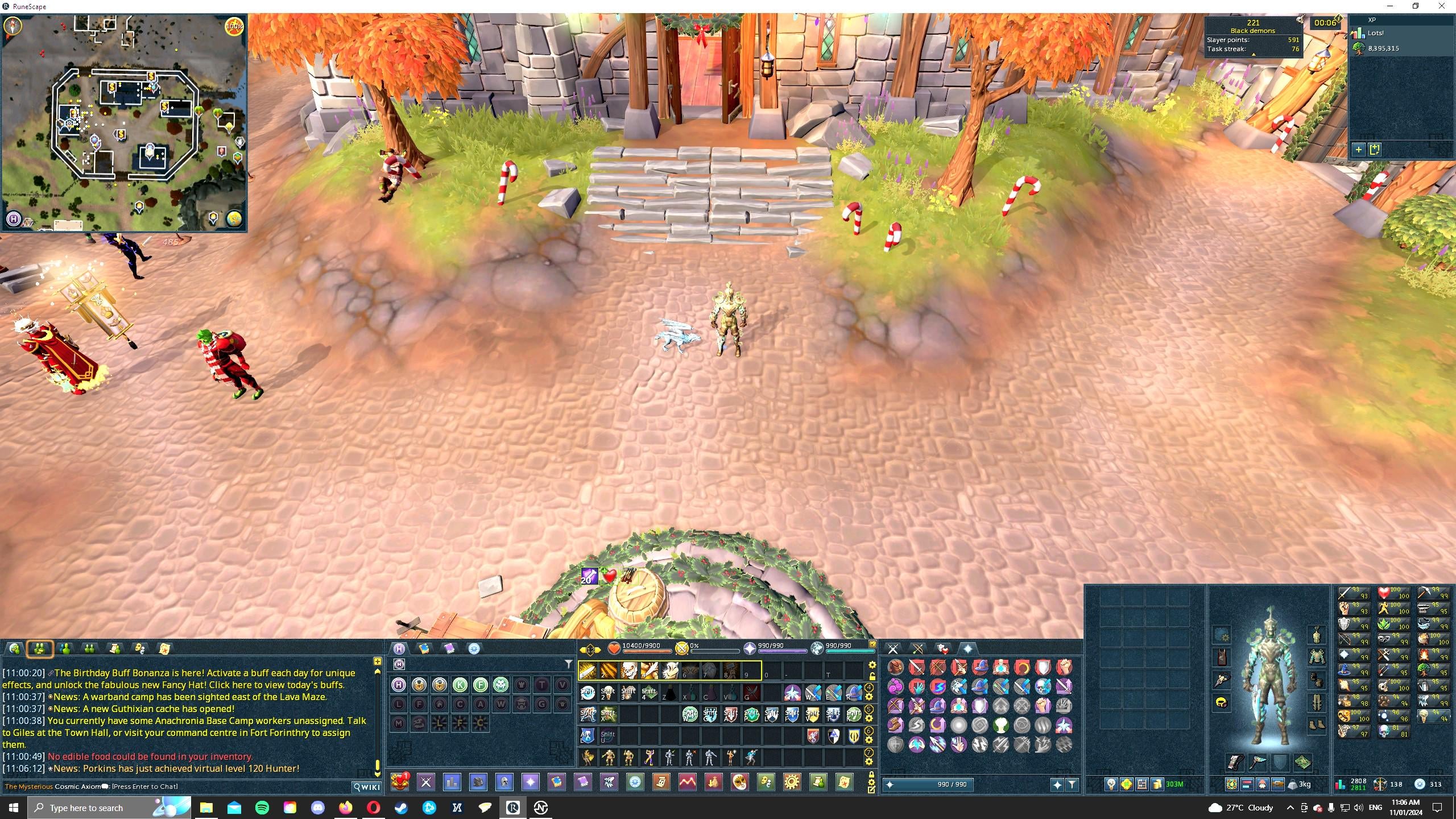Launch Spotify from the Windows taskbar
The width and height of the screenshot is (1456, 819).
262,807
